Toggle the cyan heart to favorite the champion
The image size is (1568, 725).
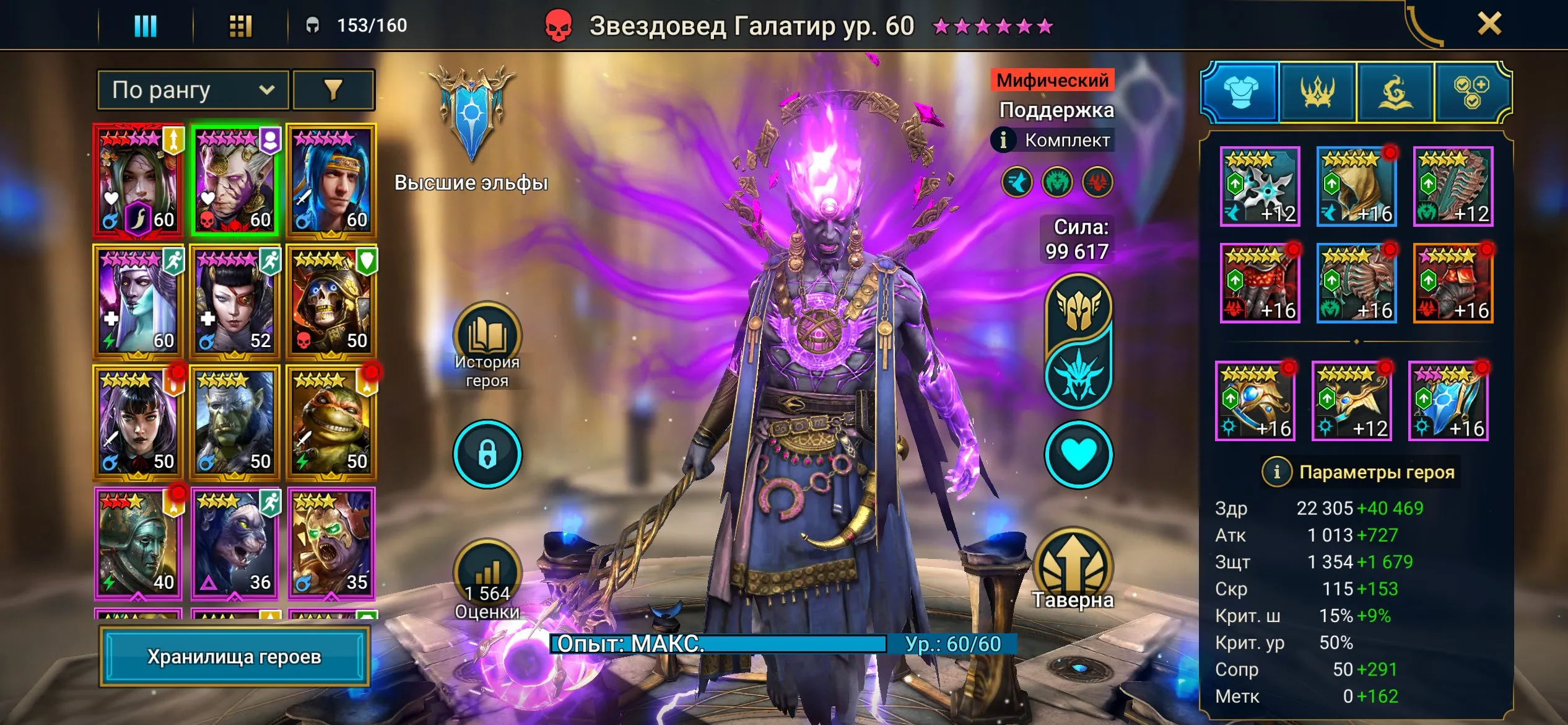1079,453
